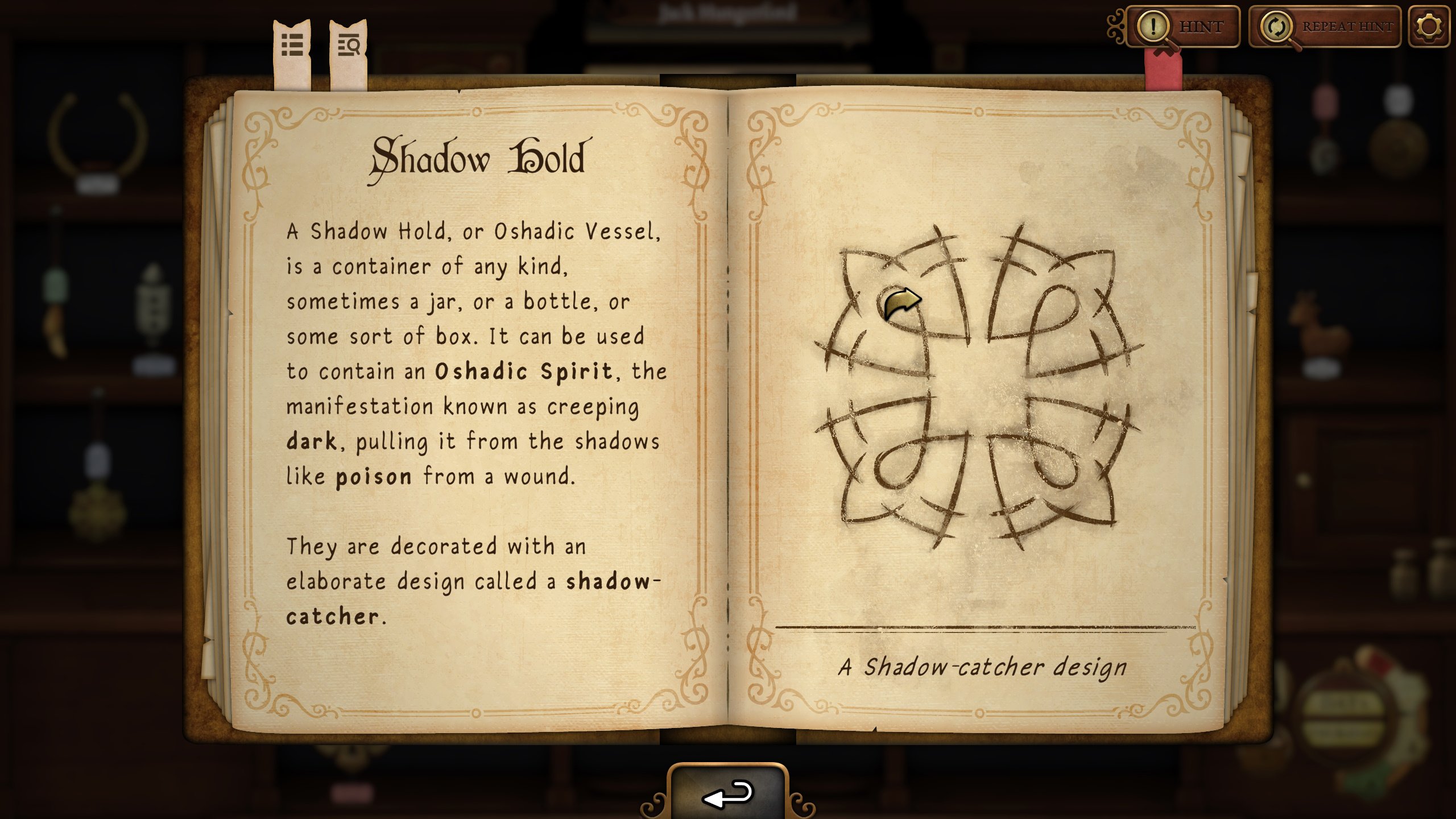The width and height of the screenshot is (1456, 819).
Task: Close the book with the back arrow
Action: 728,794
